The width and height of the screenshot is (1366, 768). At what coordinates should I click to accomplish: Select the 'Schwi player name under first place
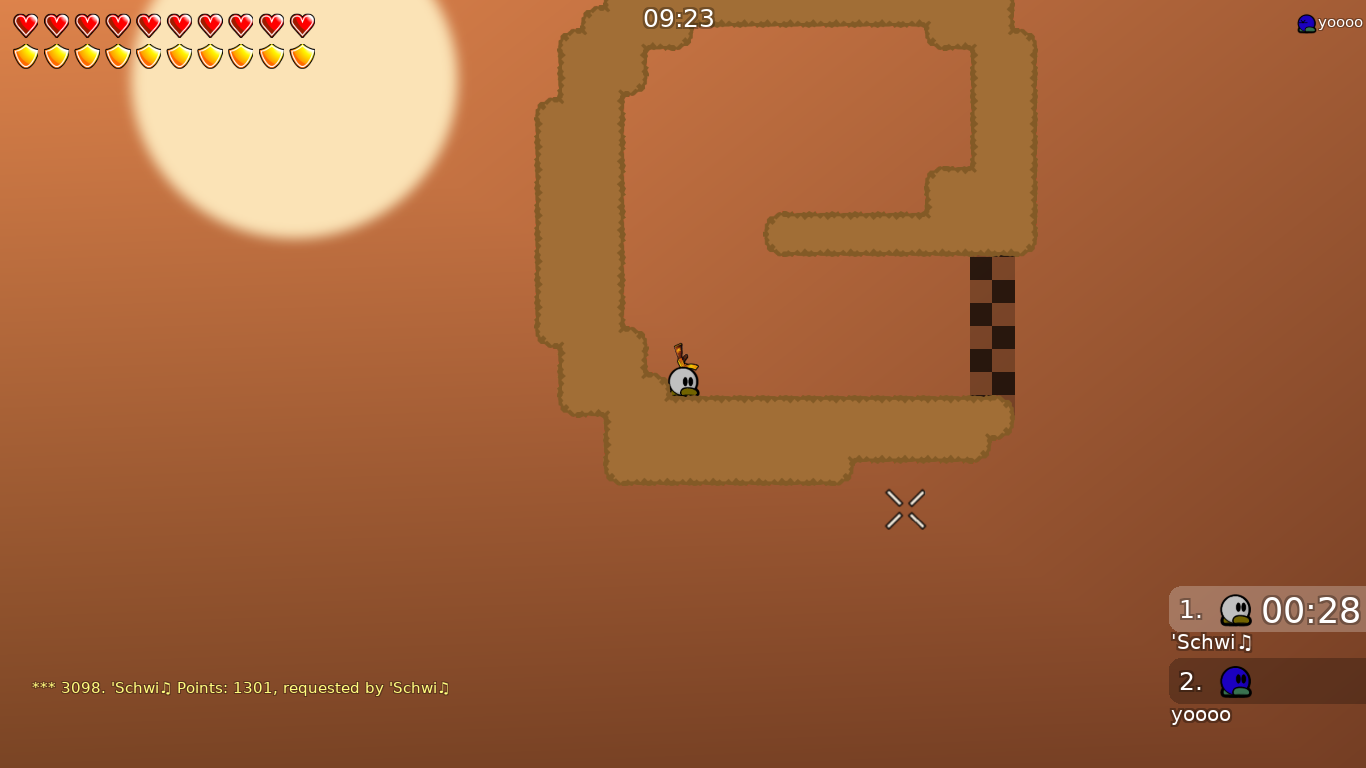click(x=1210, y=643)
